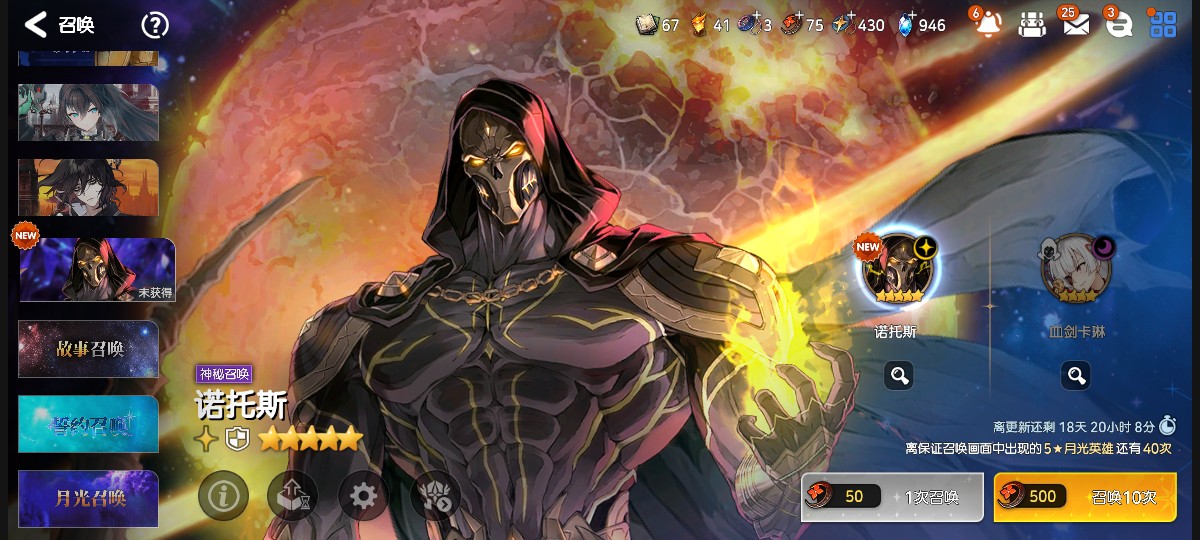Click the box with hourglass icon
The image size is (1200, 540).
tap(293, 495)
